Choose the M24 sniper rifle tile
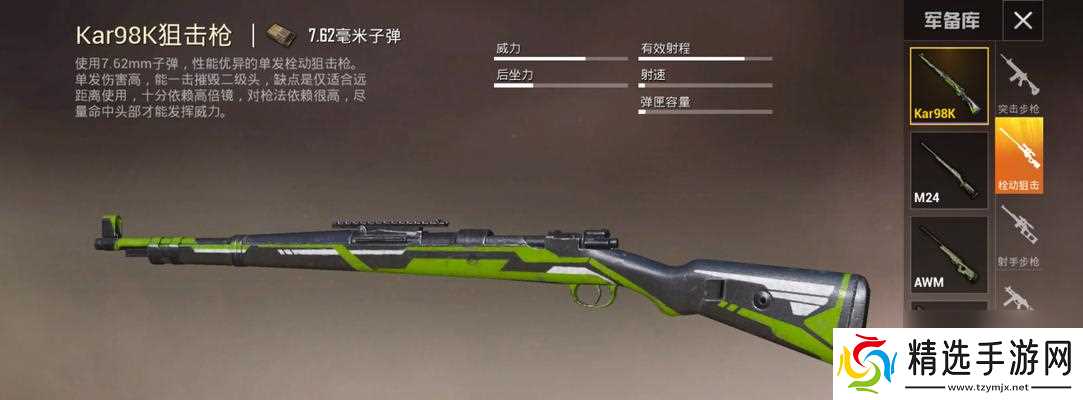Viewport: 1083px width, 400px height. click(948, 170)
